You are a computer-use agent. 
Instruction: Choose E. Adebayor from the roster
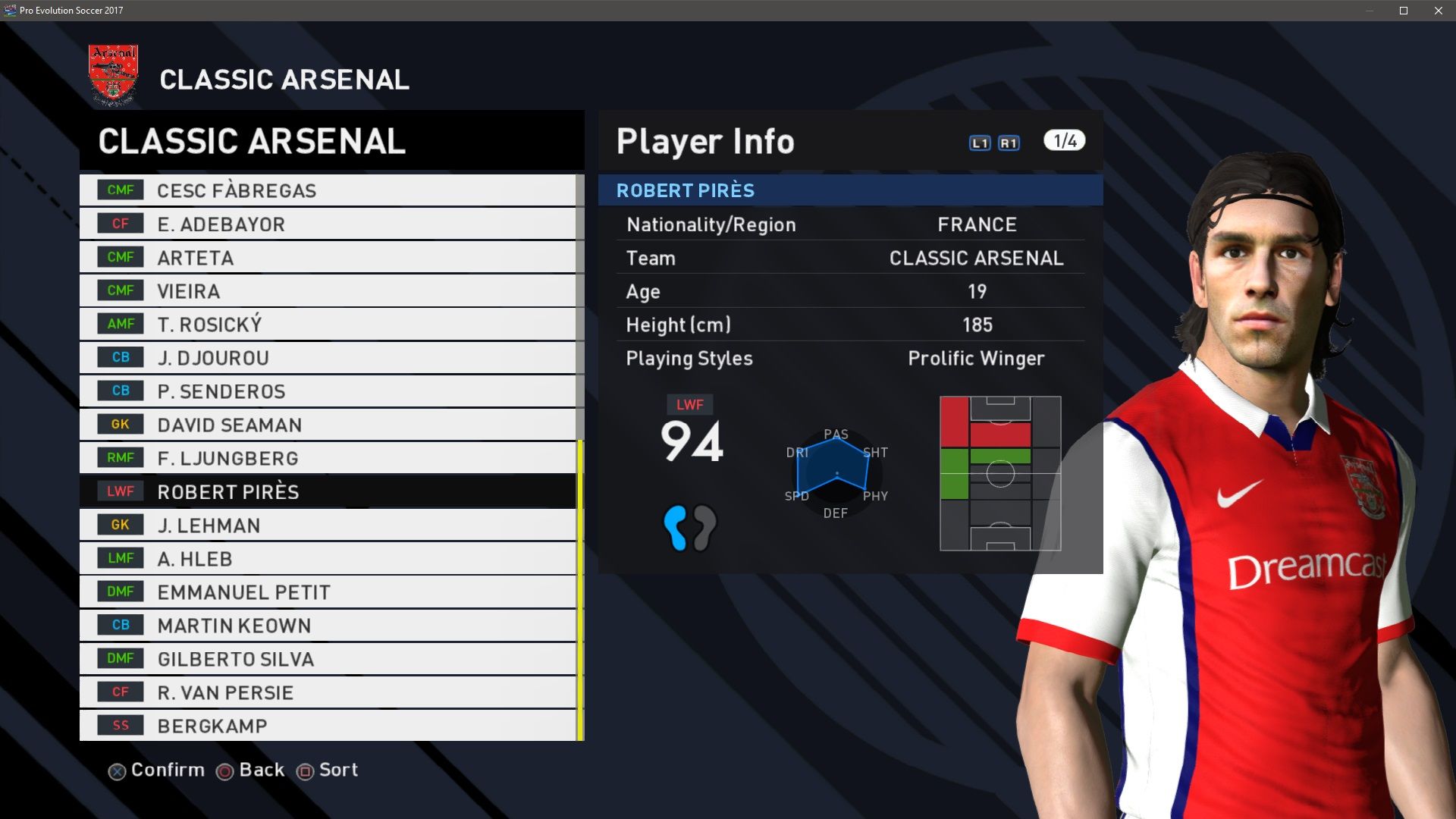328,224
